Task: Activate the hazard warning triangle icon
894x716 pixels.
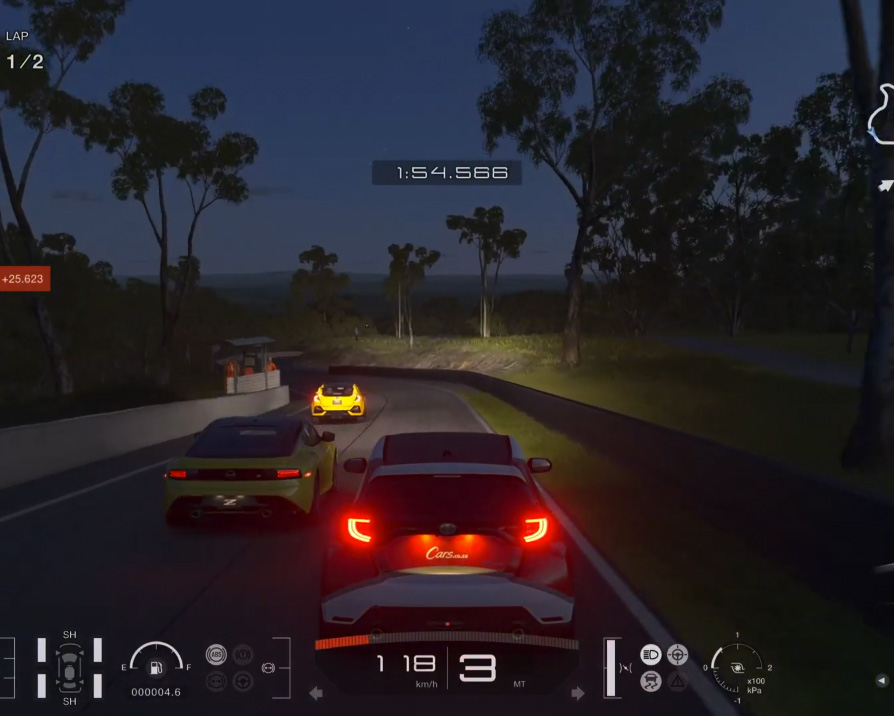Action: [677, 681]
